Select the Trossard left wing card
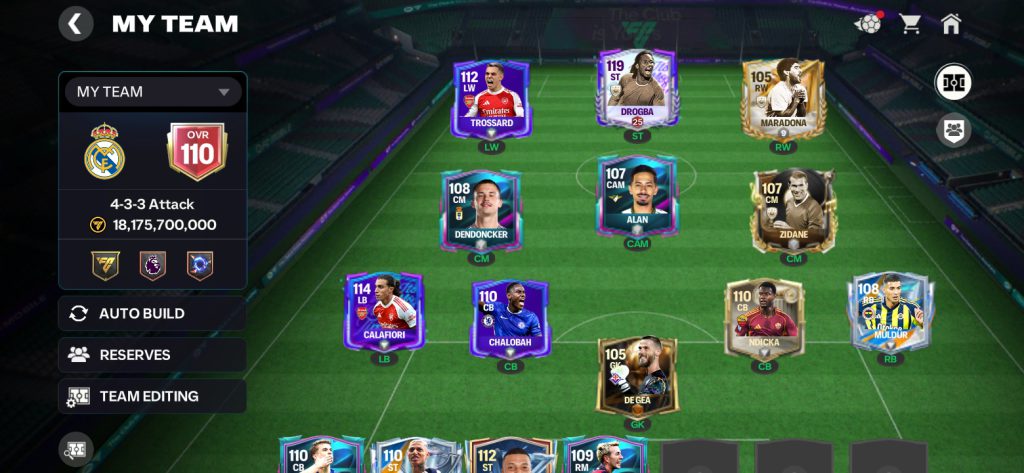This screenshot has height=473, width=1024. 491,98
